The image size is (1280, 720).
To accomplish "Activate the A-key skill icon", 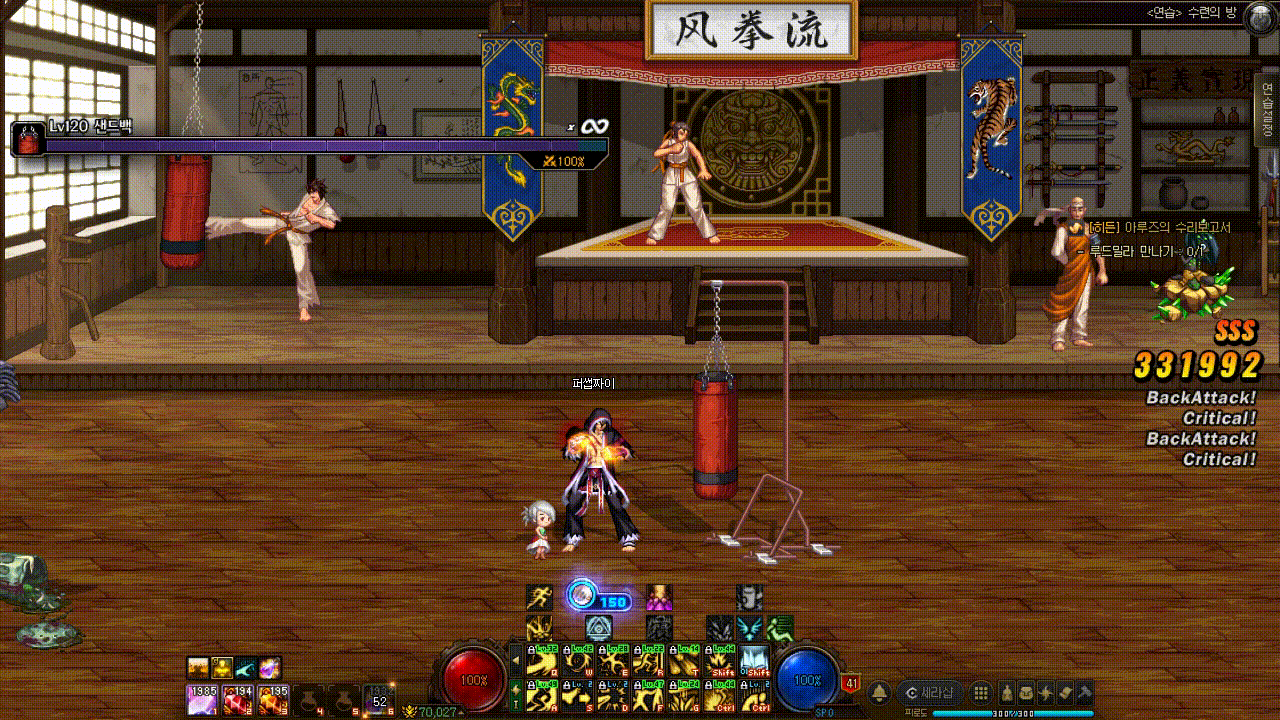I will pyautogui.click(x=543, y=696).
